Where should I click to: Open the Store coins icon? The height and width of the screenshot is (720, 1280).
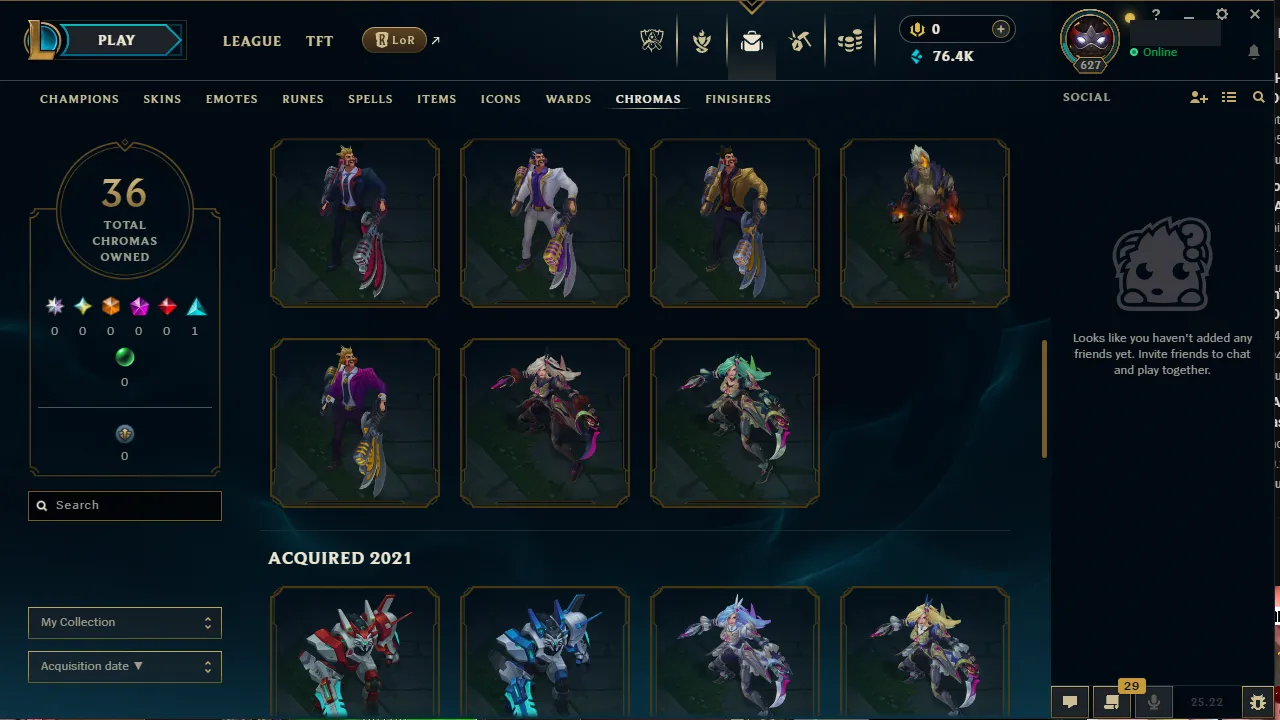tap(850, 41)
